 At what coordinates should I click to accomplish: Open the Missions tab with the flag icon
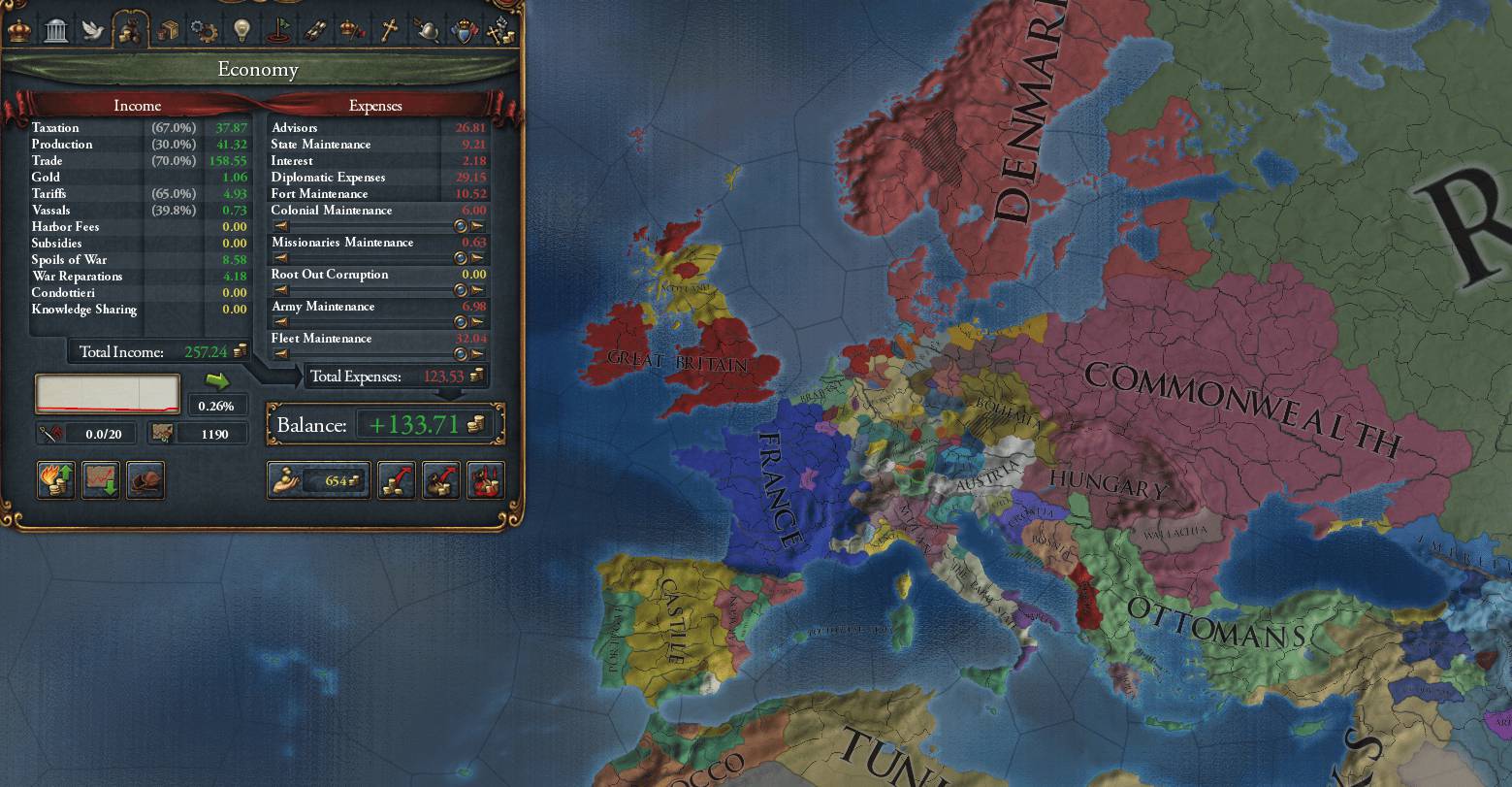click(x=278, y=30)
